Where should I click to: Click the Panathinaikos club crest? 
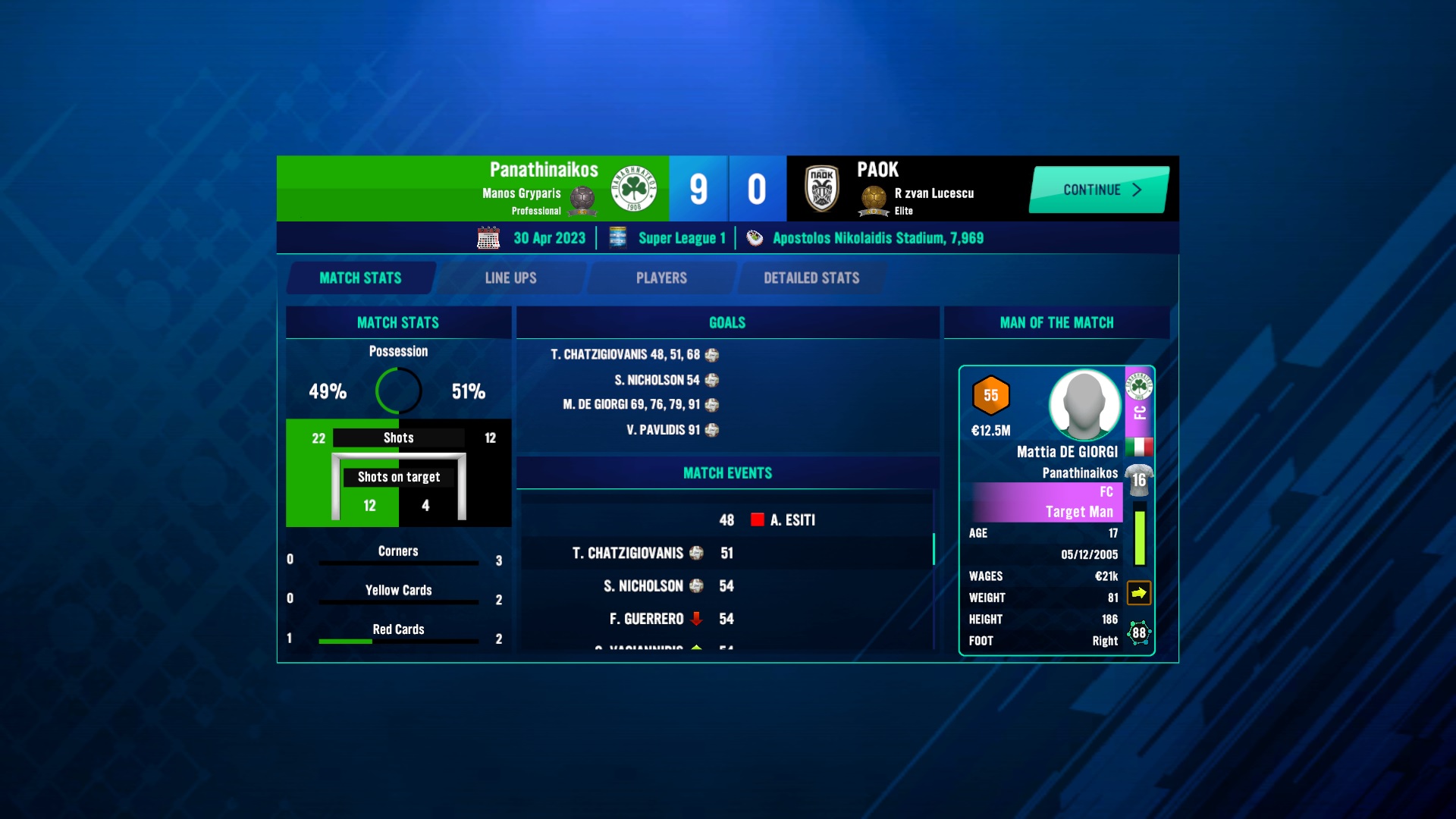(x=634, y=189)
